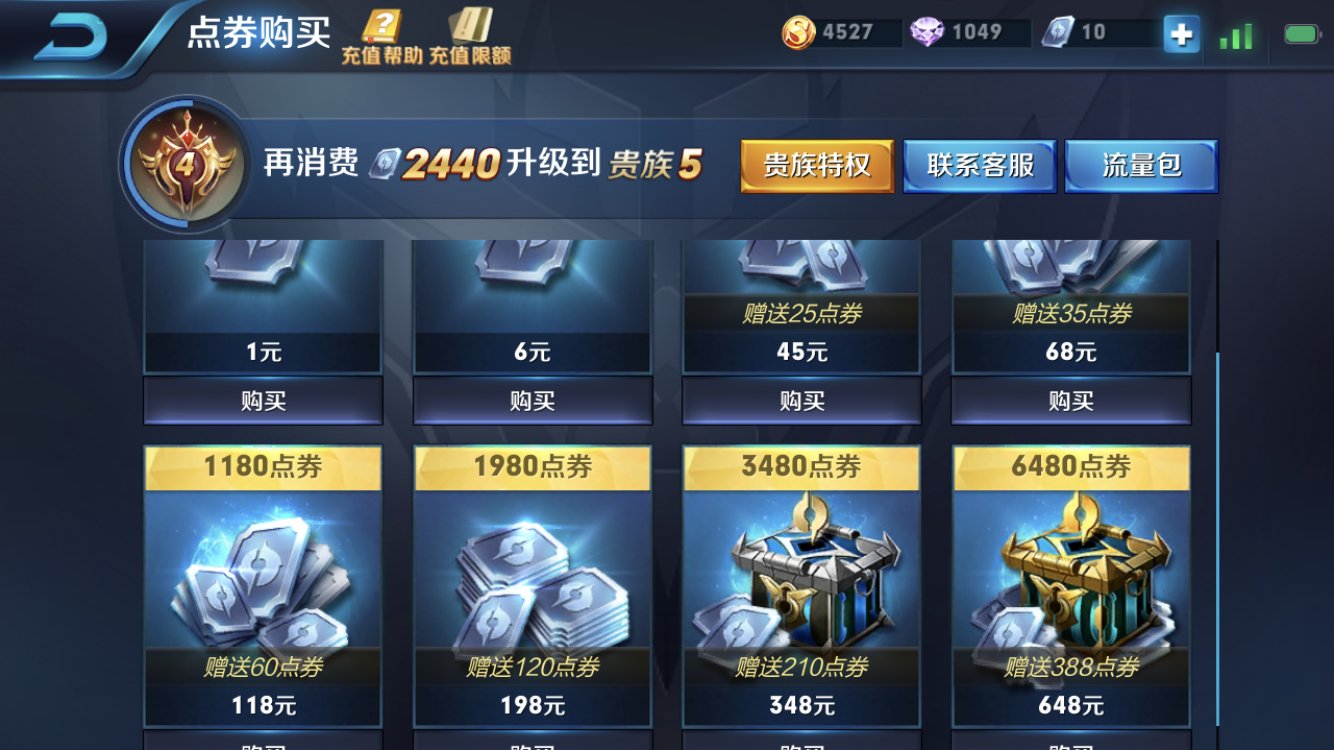Purchase the 1元 voucher pack
Screen dimensions: 1334x750
pos(262,400)
